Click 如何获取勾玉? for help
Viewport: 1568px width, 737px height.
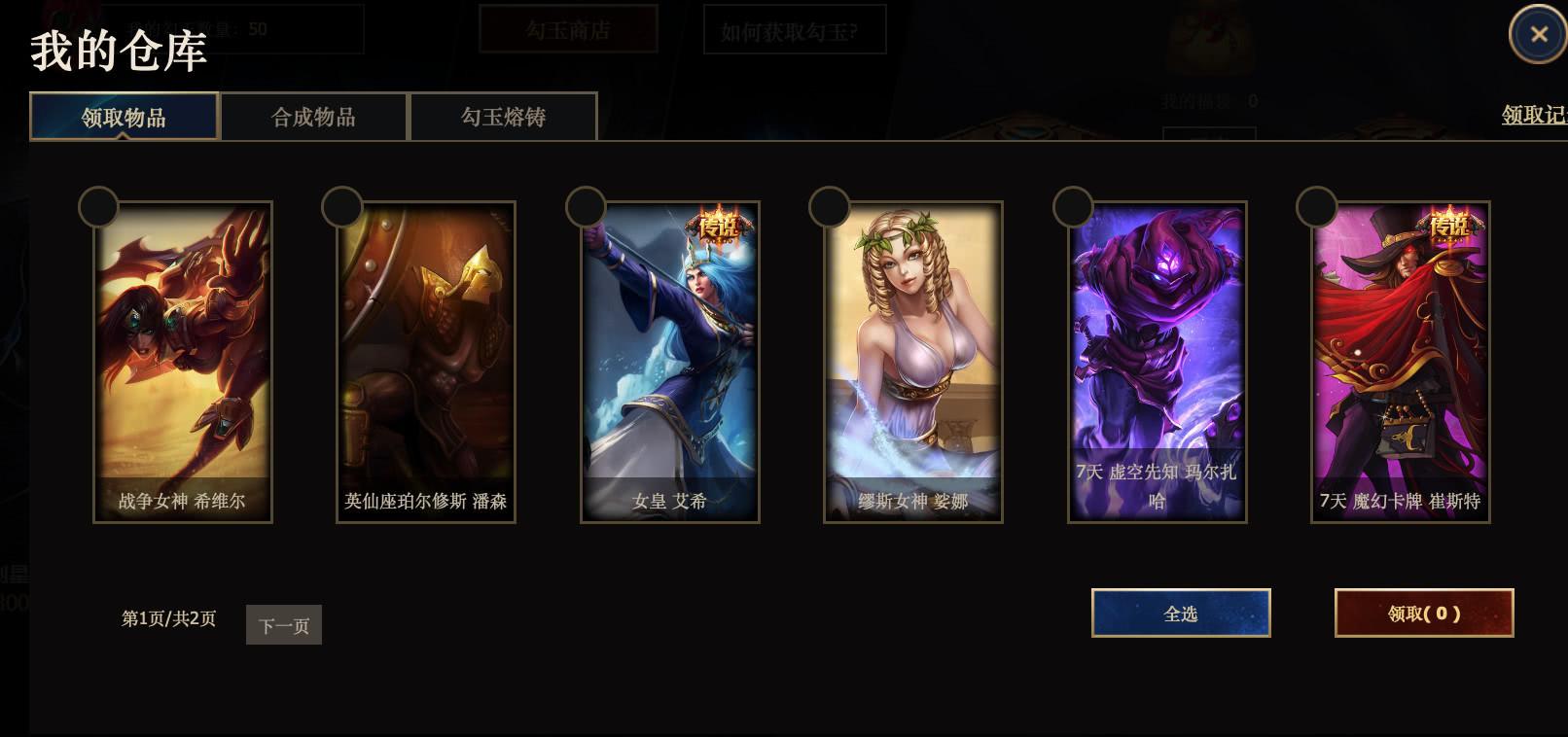point(795,30)
